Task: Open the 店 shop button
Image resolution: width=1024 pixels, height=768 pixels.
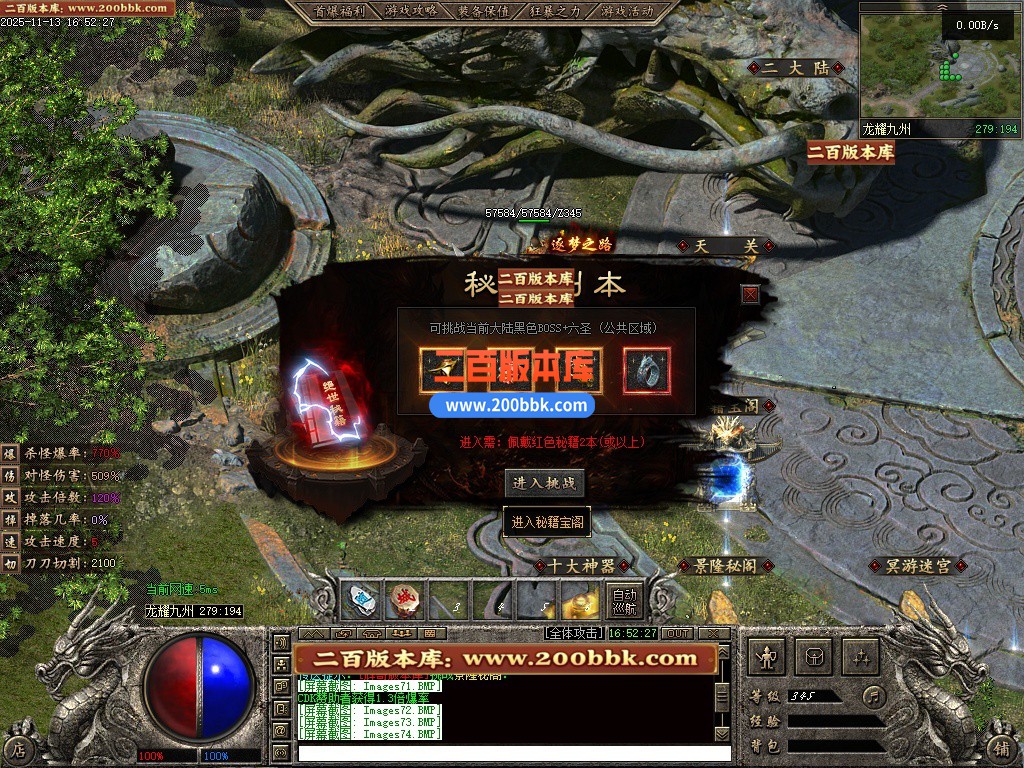Action: [19, 748]
